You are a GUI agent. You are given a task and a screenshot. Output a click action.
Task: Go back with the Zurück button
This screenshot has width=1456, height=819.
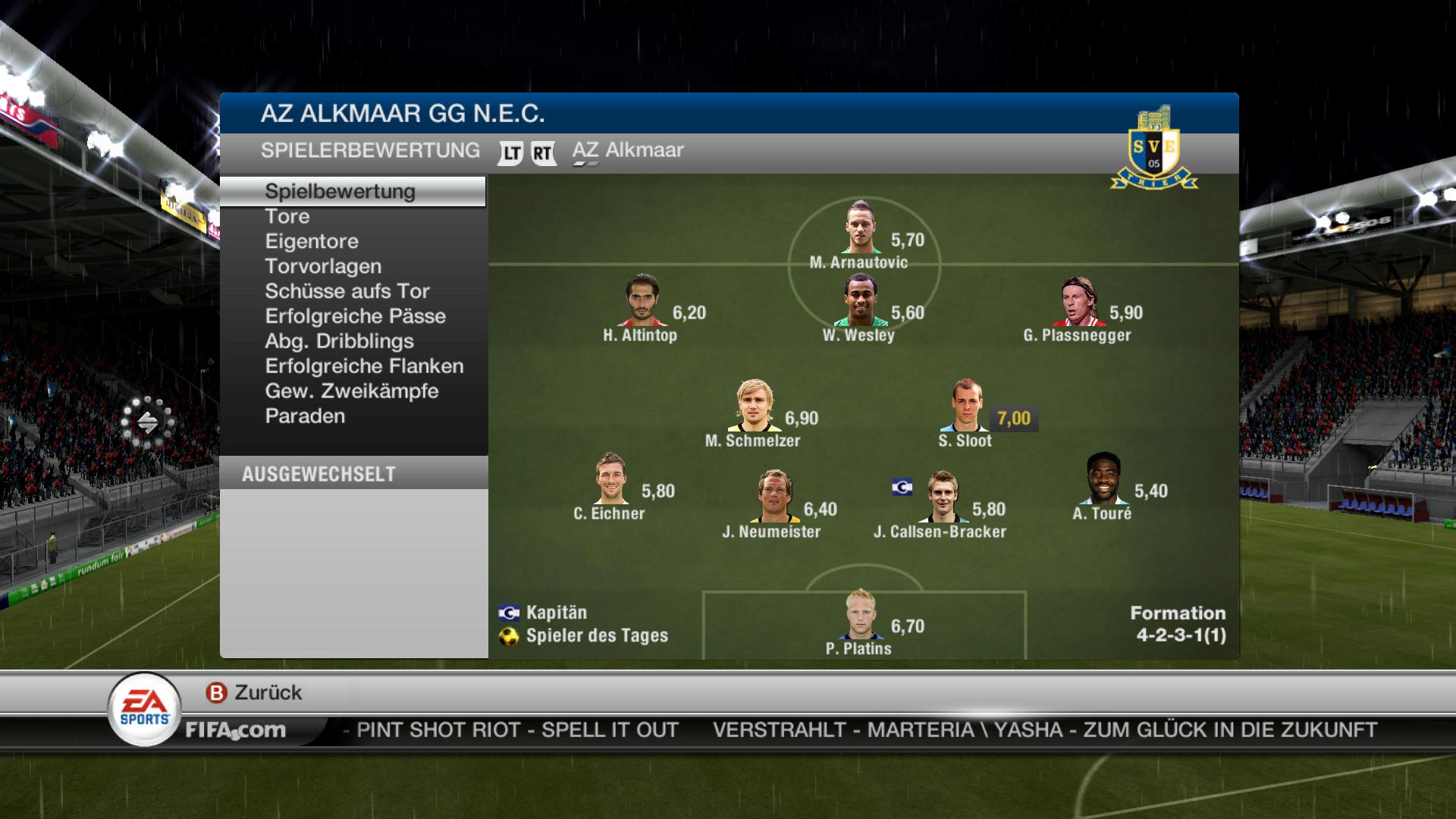click(x=255, y=692)
